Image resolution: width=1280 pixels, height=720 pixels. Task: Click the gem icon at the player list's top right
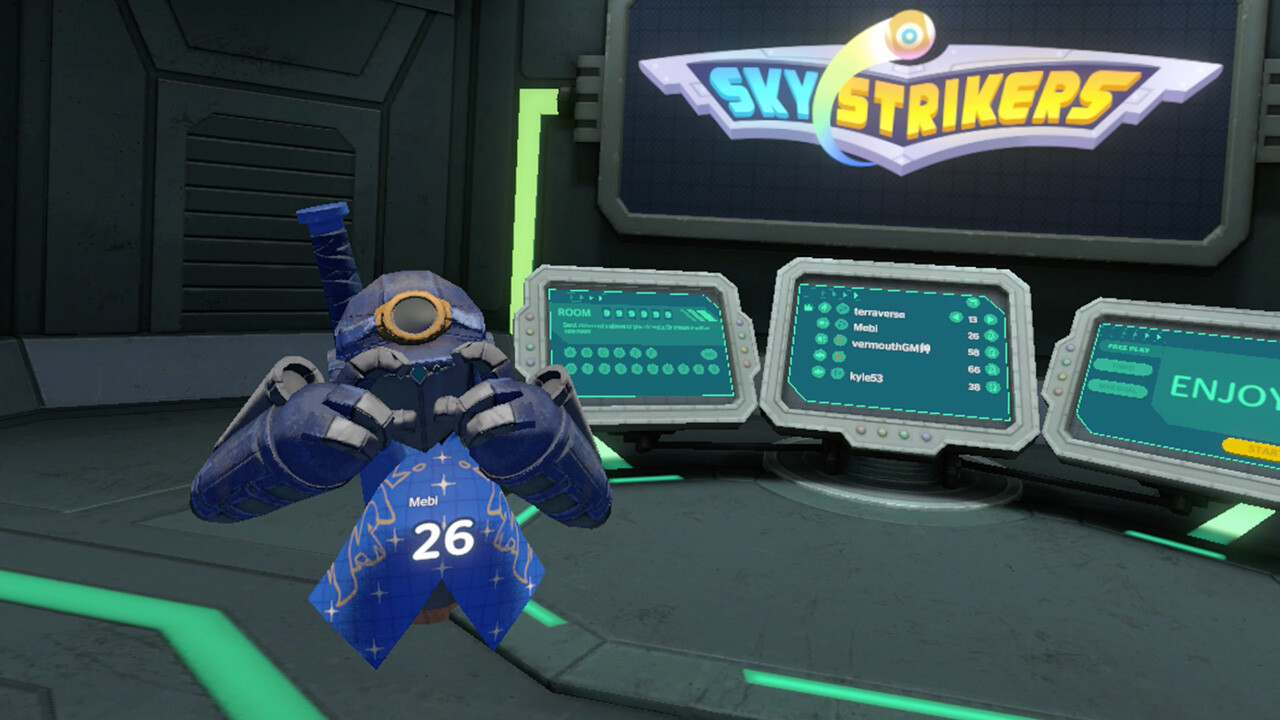click(x=972, y=302)
